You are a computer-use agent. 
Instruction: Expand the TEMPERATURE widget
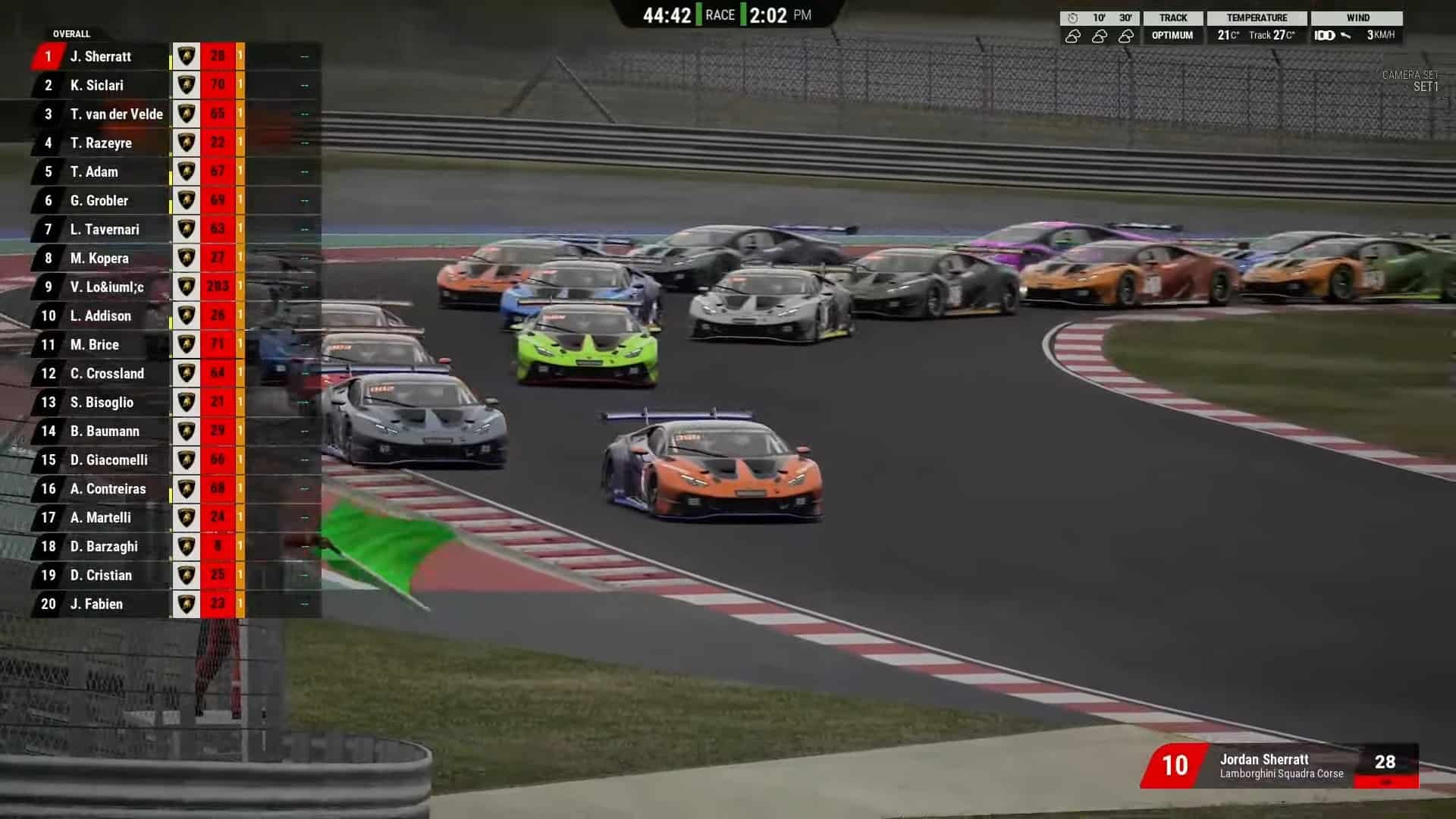[1256, 34]
